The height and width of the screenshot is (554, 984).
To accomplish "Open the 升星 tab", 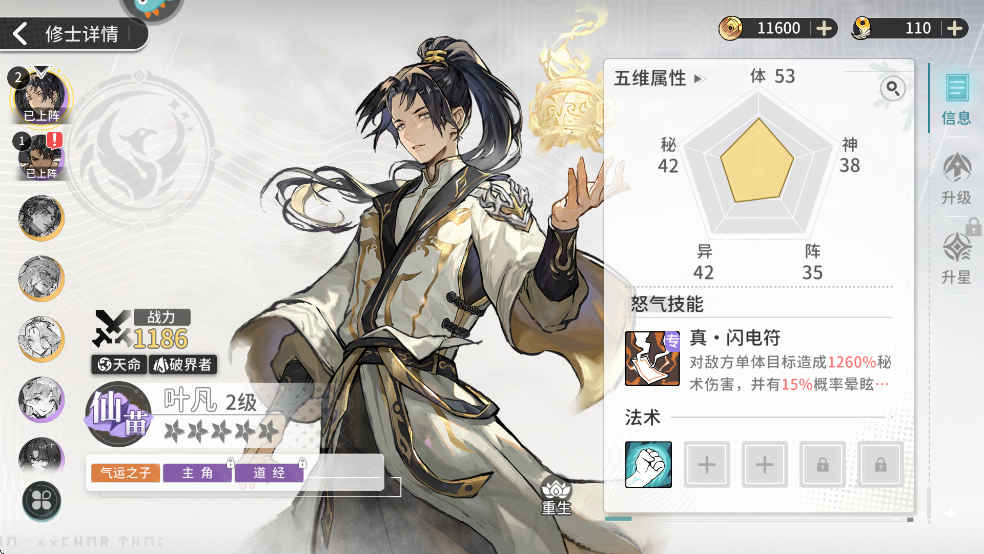I will 956,258.
